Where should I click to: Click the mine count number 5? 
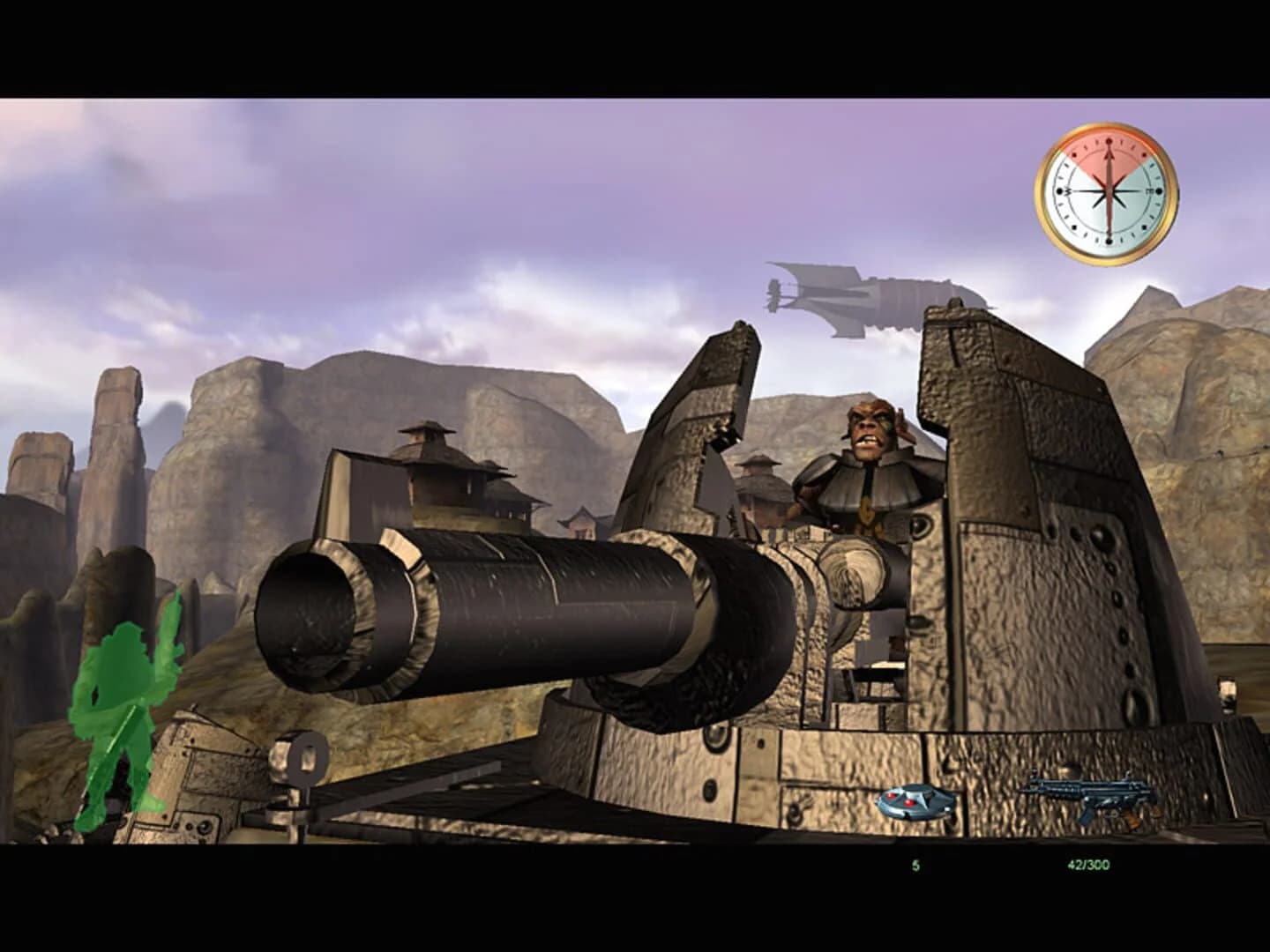pos(915,866)
